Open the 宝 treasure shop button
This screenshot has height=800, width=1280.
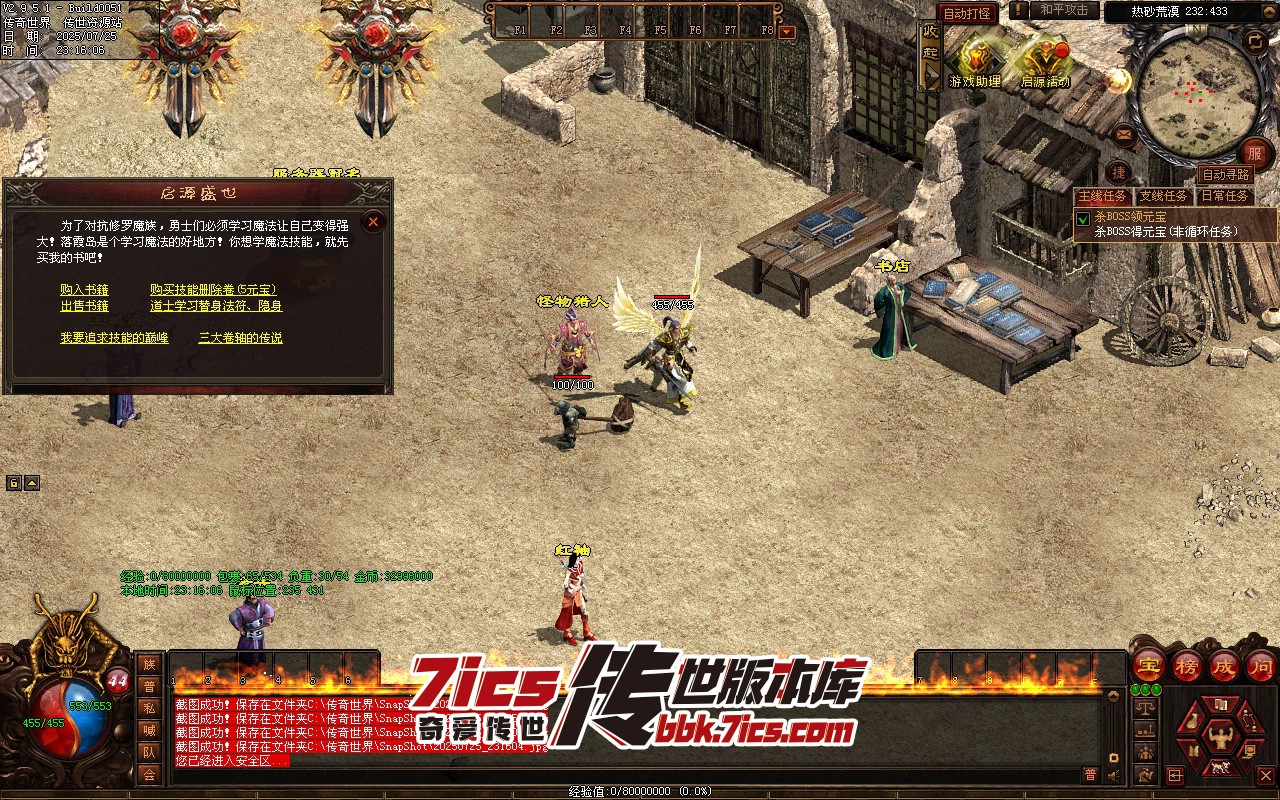tap(1148, 665)
